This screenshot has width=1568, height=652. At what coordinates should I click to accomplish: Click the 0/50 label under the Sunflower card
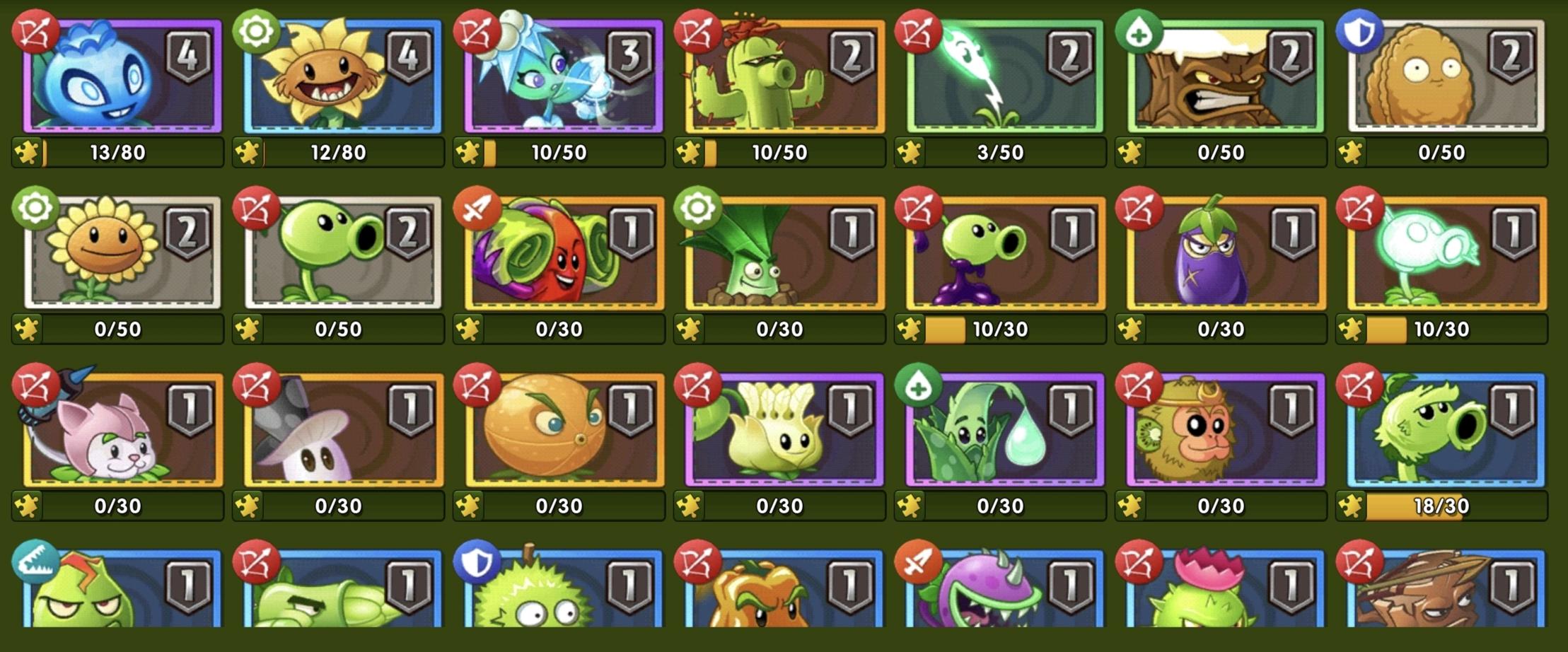click(117, 329)
